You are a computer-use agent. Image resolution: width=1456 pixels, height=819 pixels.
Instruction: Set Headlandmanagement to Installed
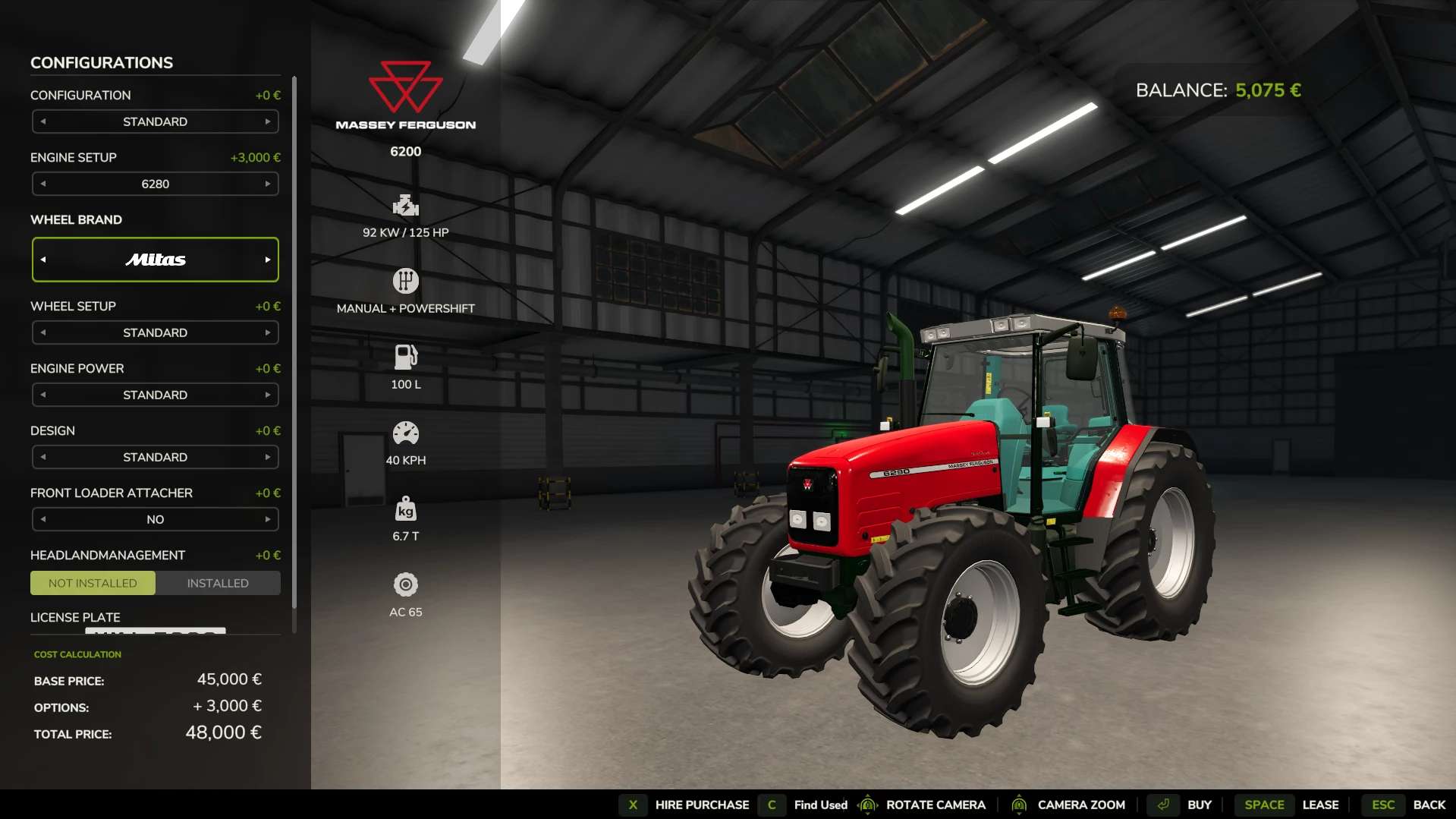[x=218, y=583]
